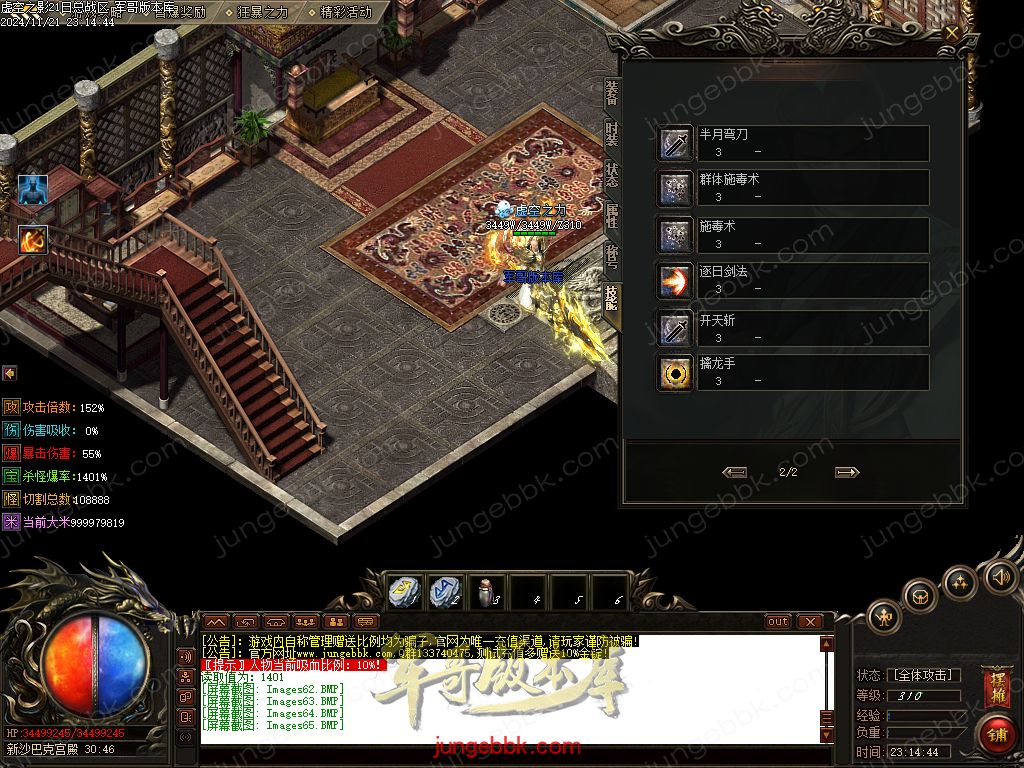Open the 精彩活动 events menu
Viewport: 1024px width, 768px height.
[345, 12]
